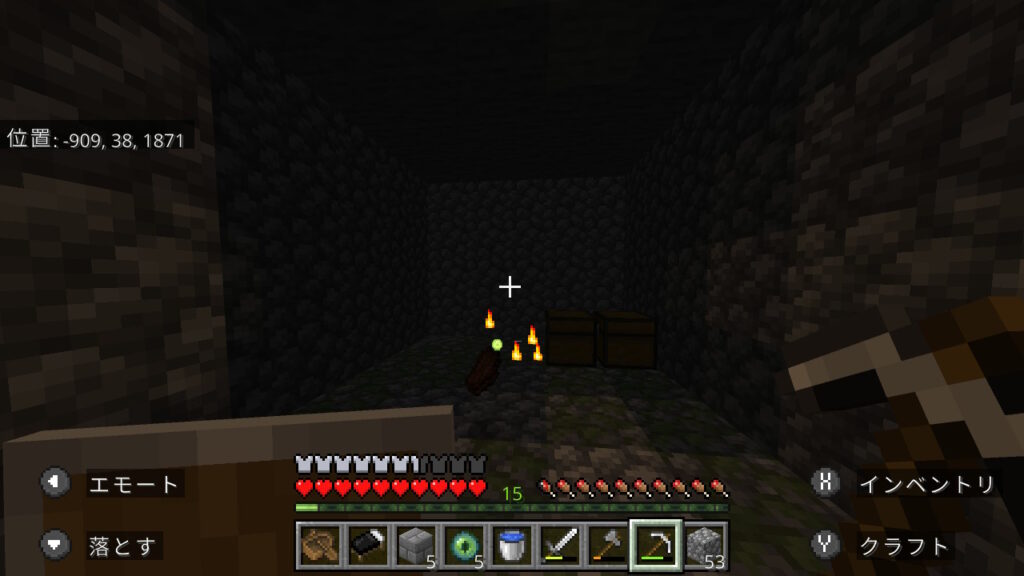Pick the Eye of Ender slot
1024x576 pixels.
pos(463,545)
